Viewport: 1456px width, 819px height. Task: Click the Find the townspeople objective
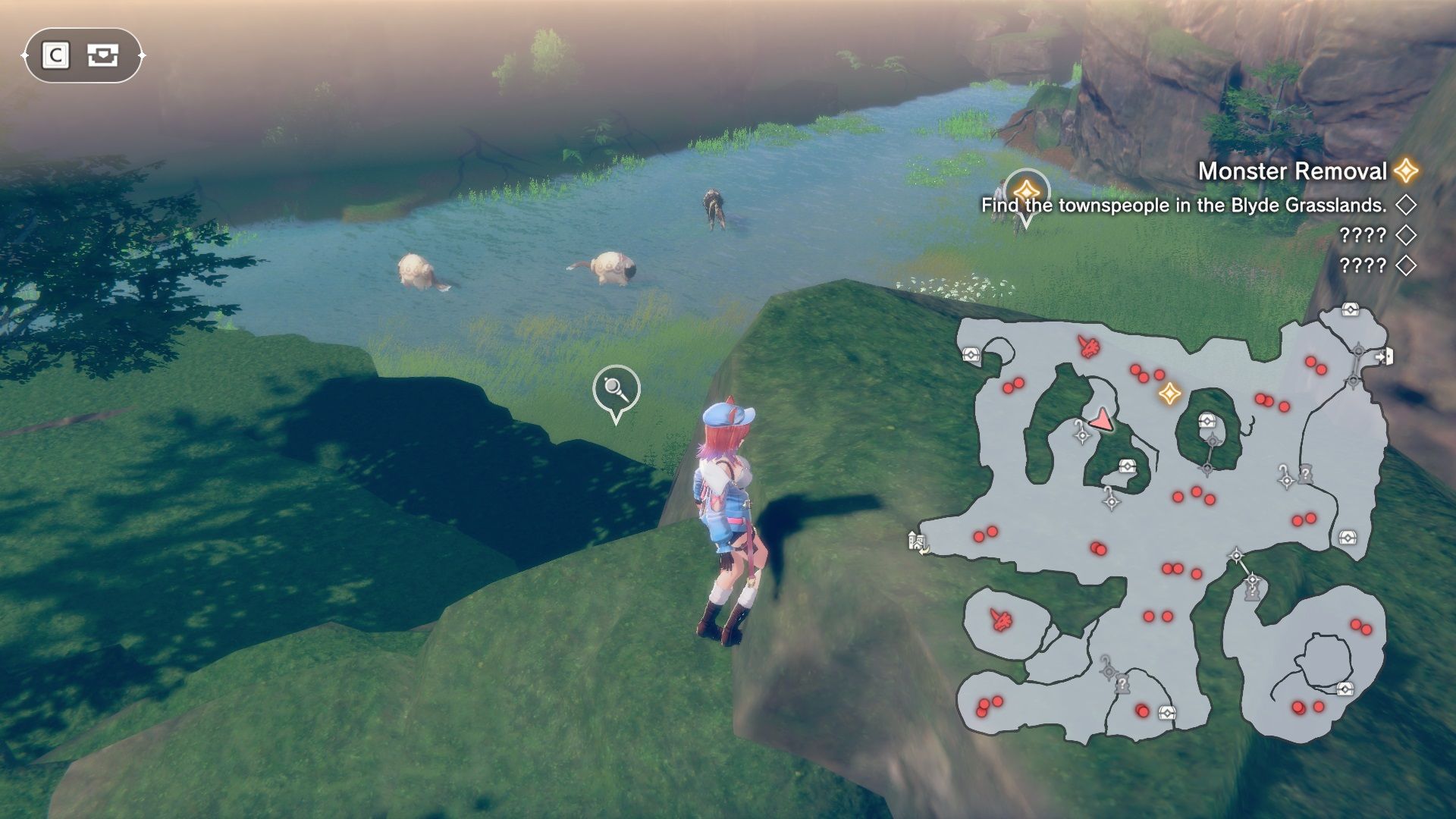point(1183,206)
